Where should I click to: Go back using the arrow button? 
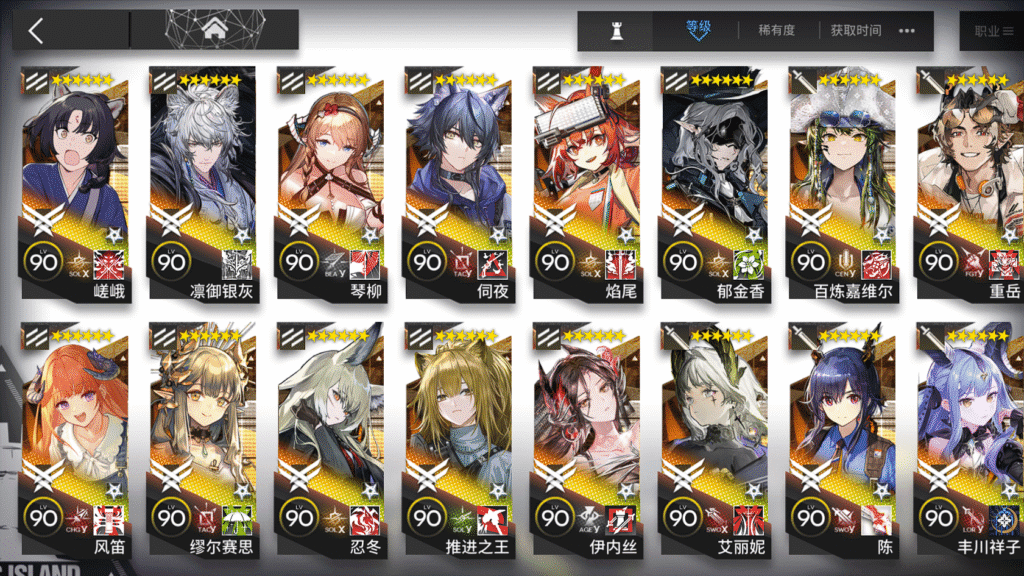coord(37,30)
